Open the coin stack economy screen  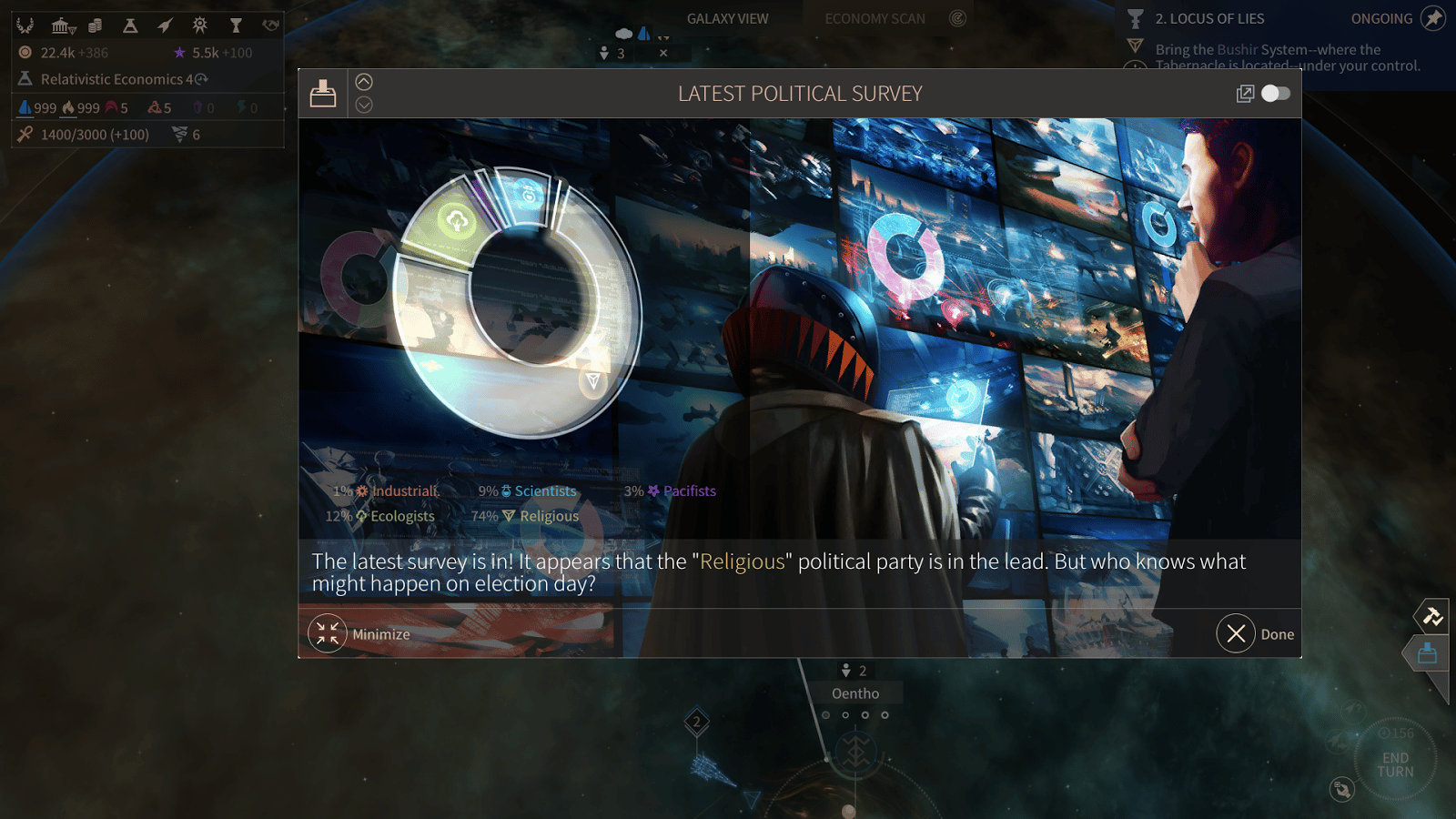point(96,25)
